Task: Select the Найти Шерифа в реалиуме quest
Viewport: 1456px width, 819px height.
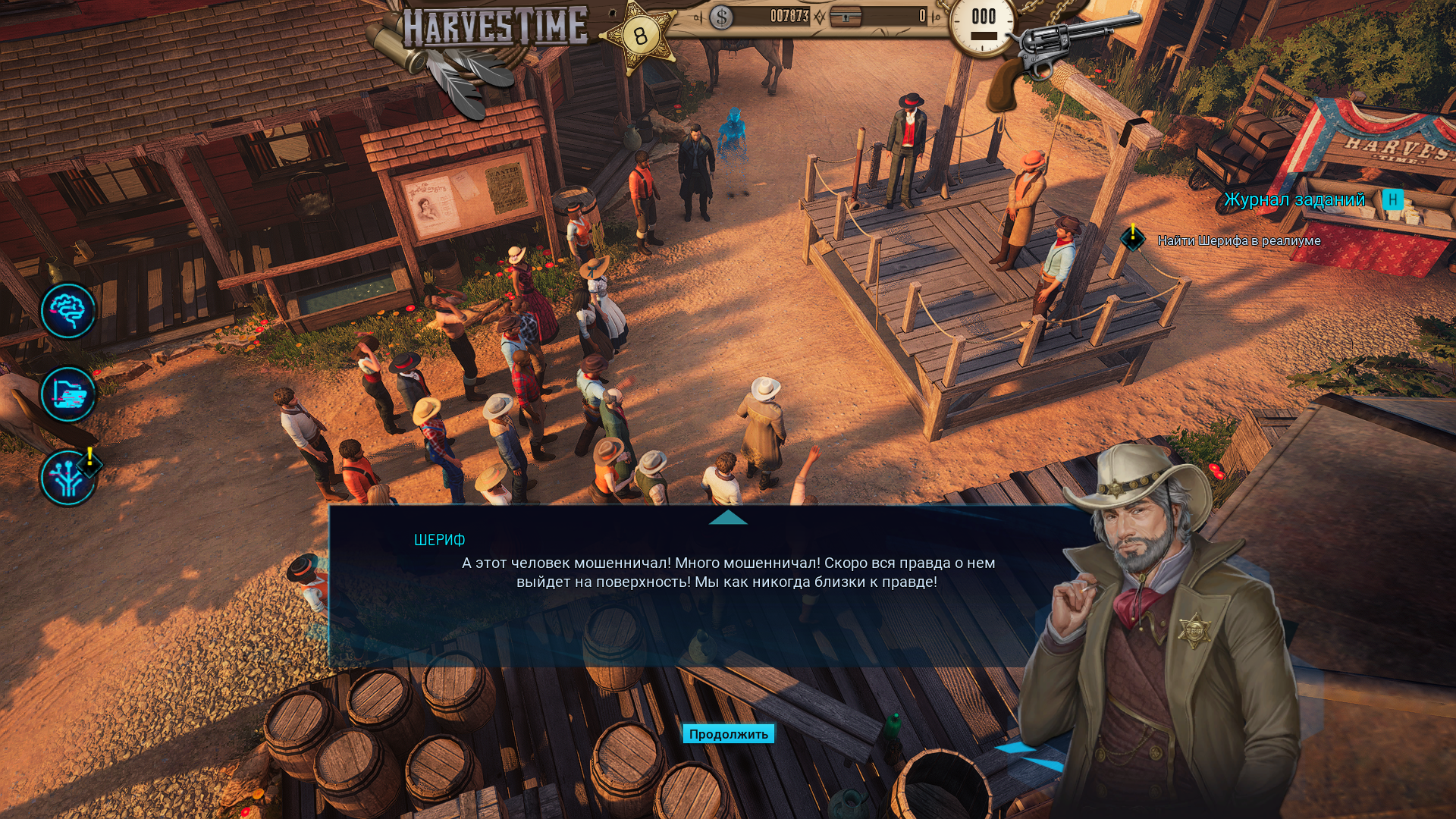Action: [1238, 241]
